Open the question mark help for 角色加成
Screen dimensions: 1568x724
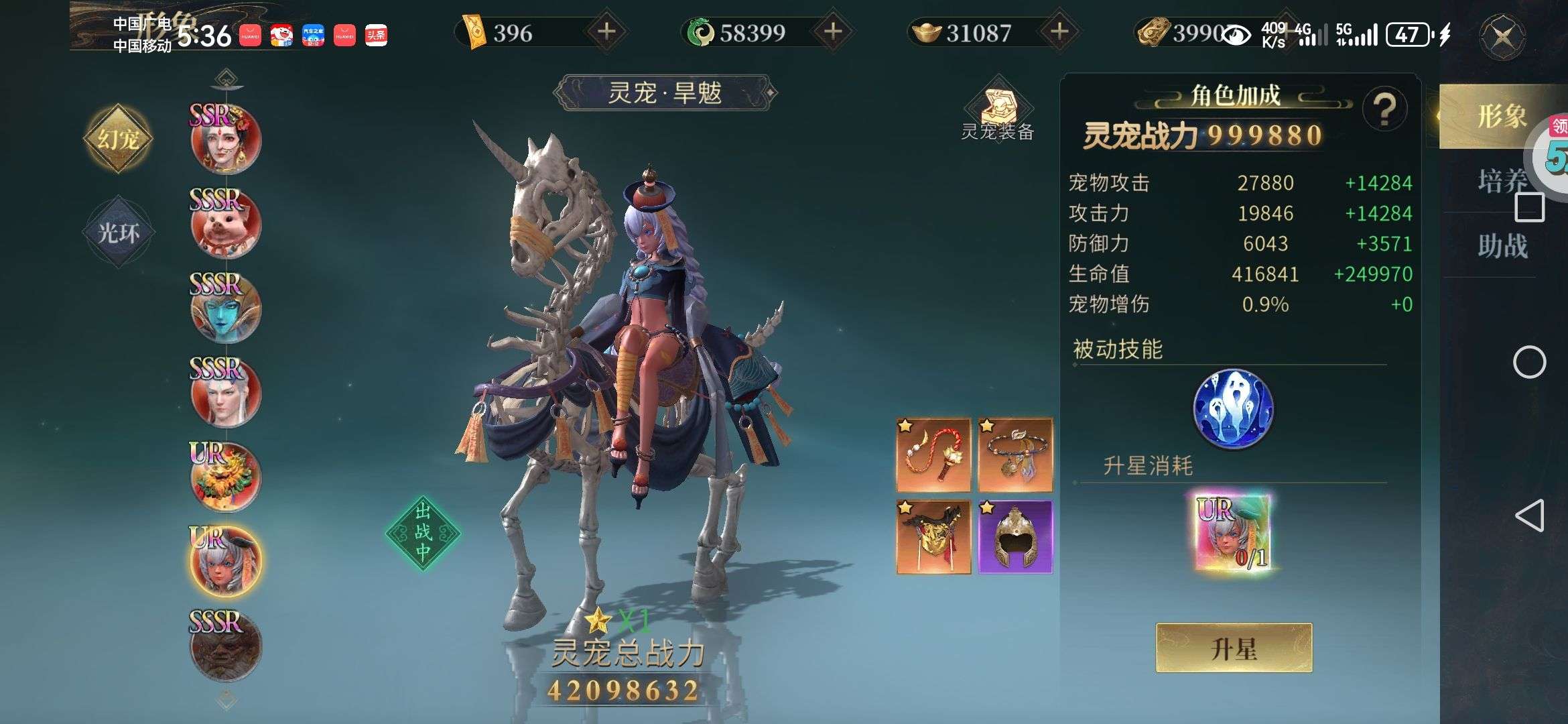[1384, 109]
